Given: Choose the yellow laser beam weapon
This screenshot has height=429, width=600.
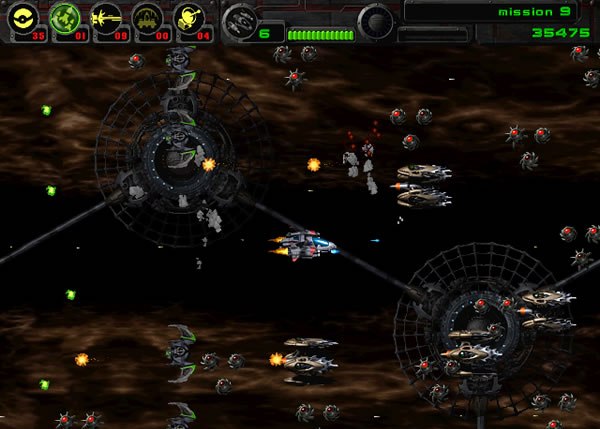Looking at the screenshot, I should pyautogui.click(x=106, y=19).
